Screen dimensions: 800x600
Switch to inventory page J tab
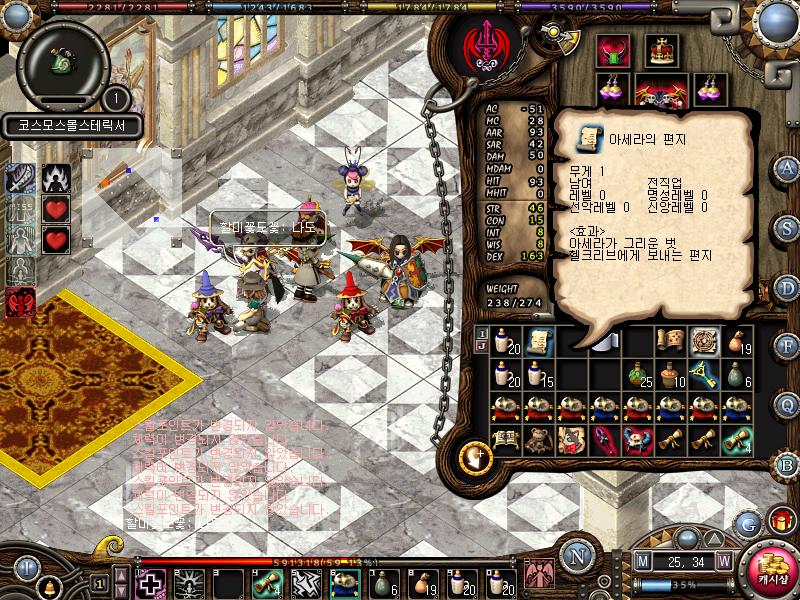click(482, 347)
